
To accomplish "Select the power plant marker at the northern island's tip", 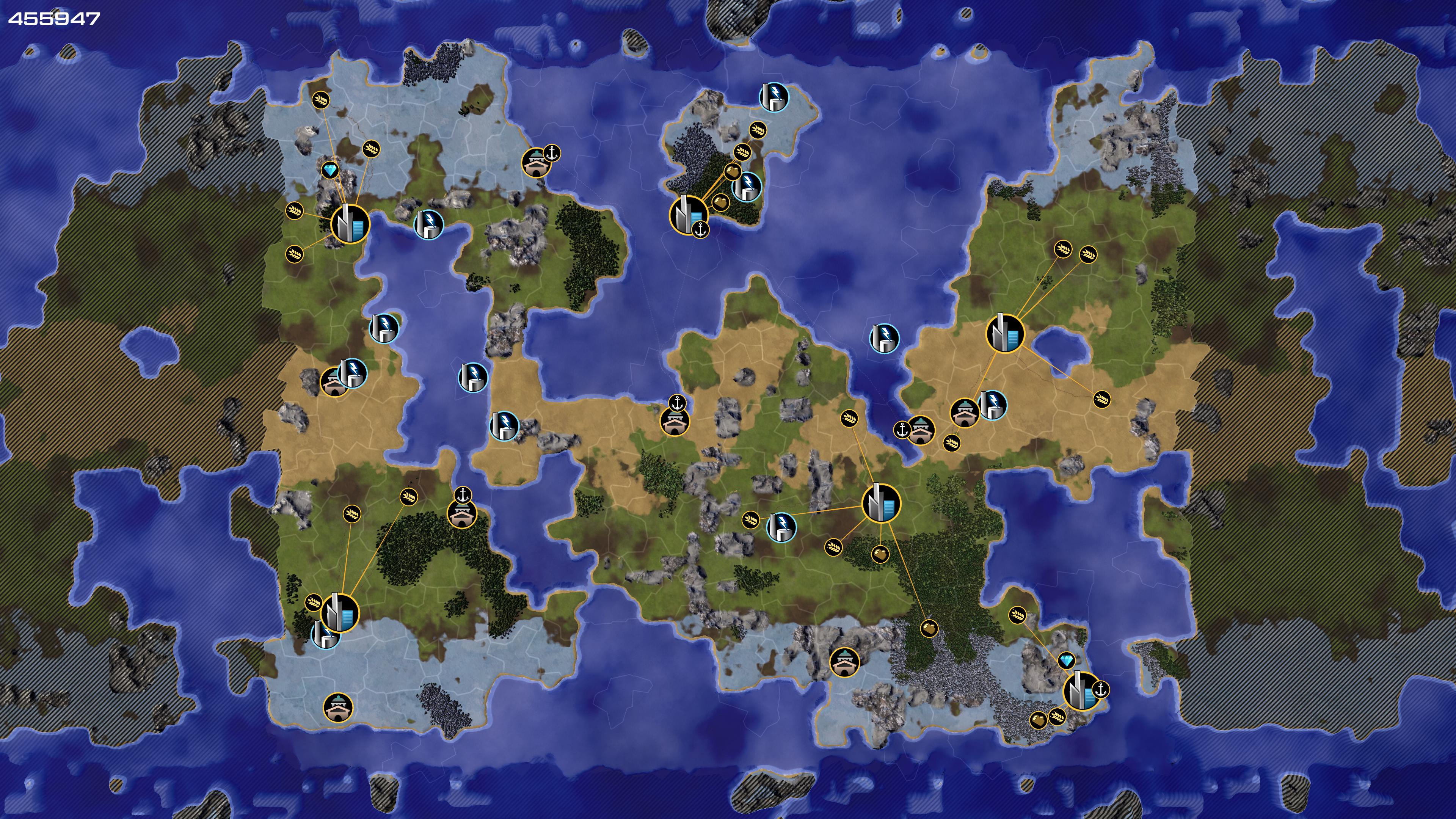I will (x=773, y=97).
